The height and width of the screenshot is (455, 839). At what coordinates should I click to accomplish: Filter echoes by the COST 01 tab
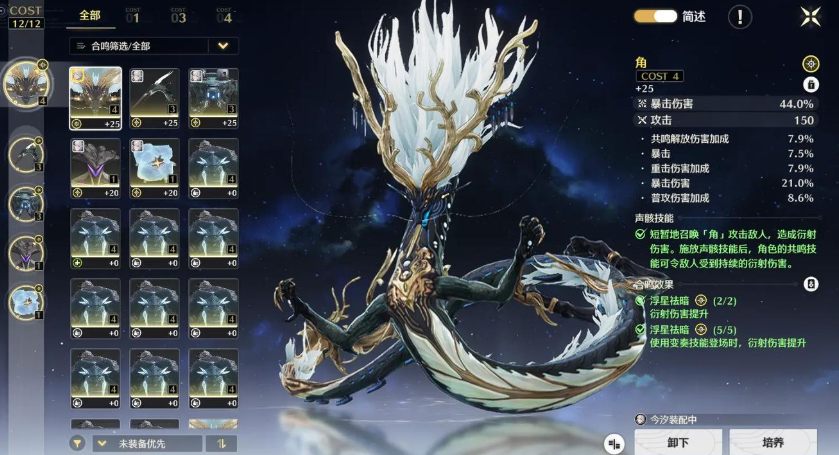[x=133, y=15]
